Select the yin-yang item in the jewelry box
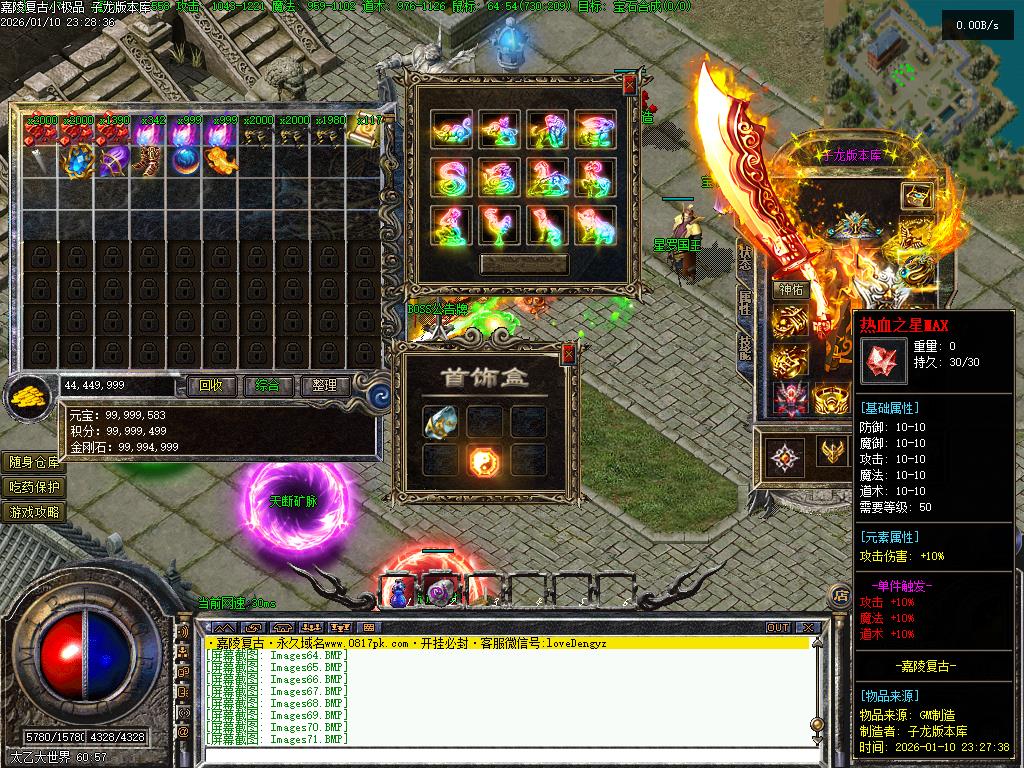The height and width of the screenshot is (768, 1024). (x=485, y=460)
